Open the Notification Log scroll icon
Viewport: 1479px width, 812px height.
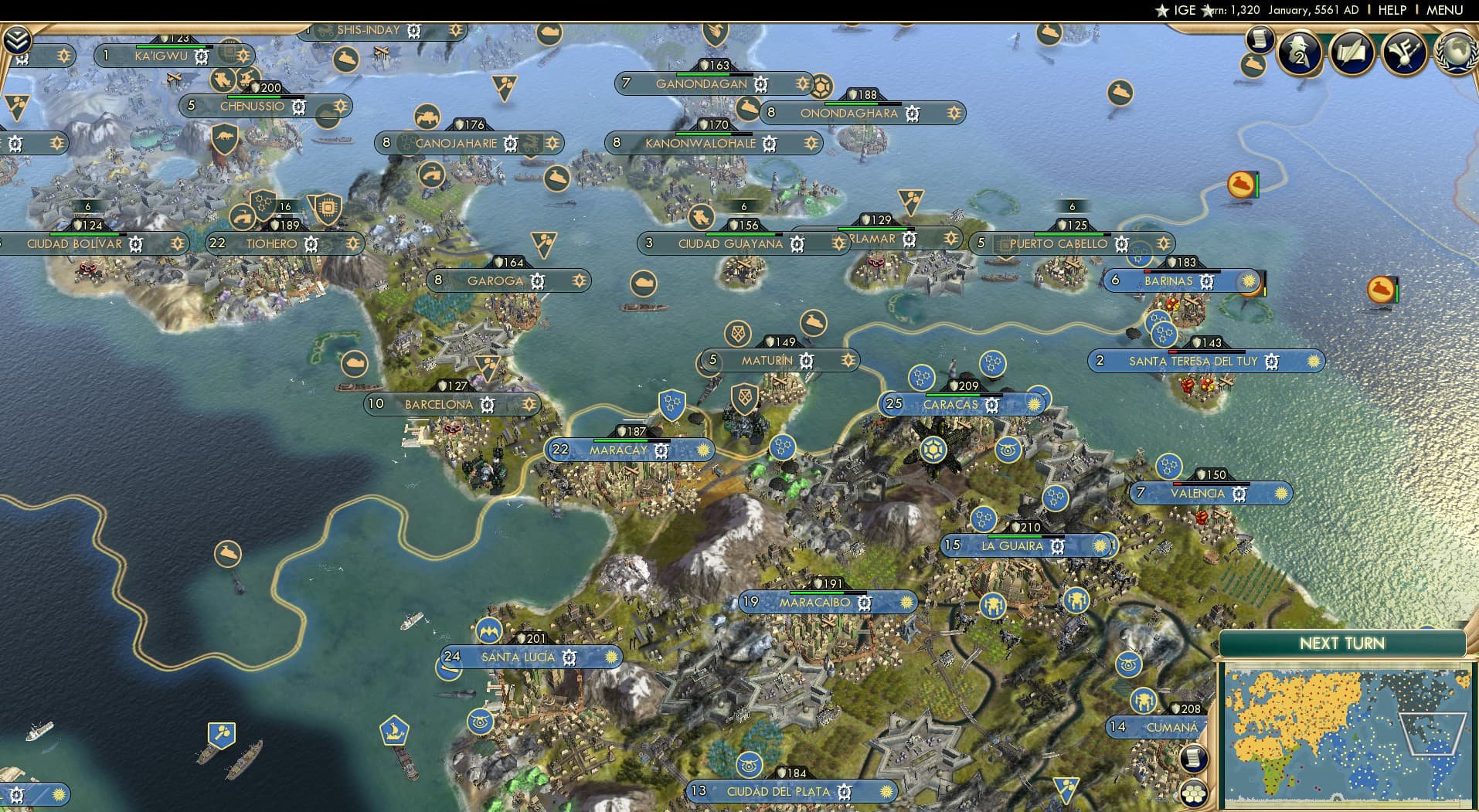pyautogui.click(x=1260, y=39)
